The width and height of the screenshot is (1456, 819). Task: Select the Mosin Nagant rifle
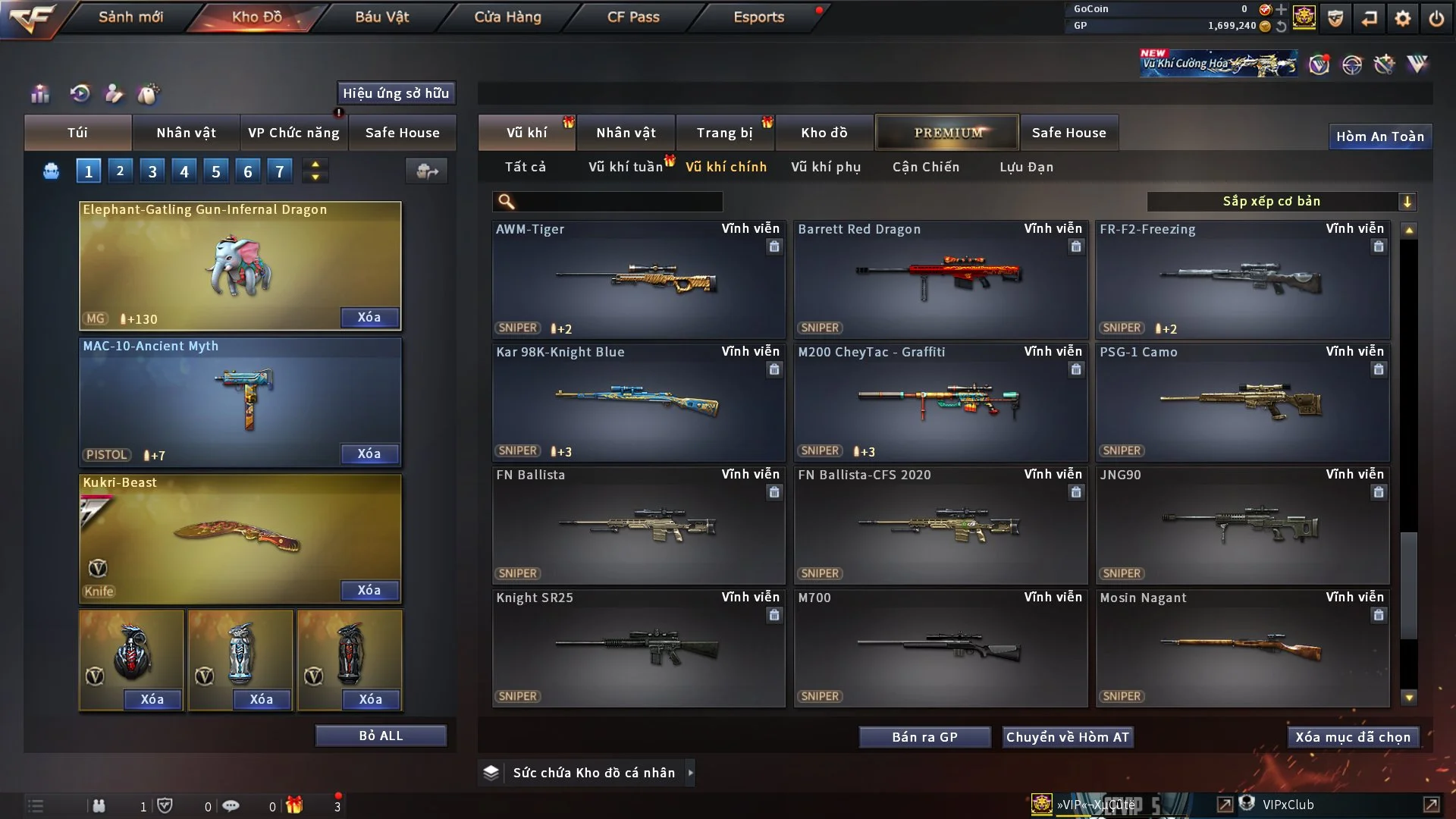pyautogui.click(x=1241, y=648)
